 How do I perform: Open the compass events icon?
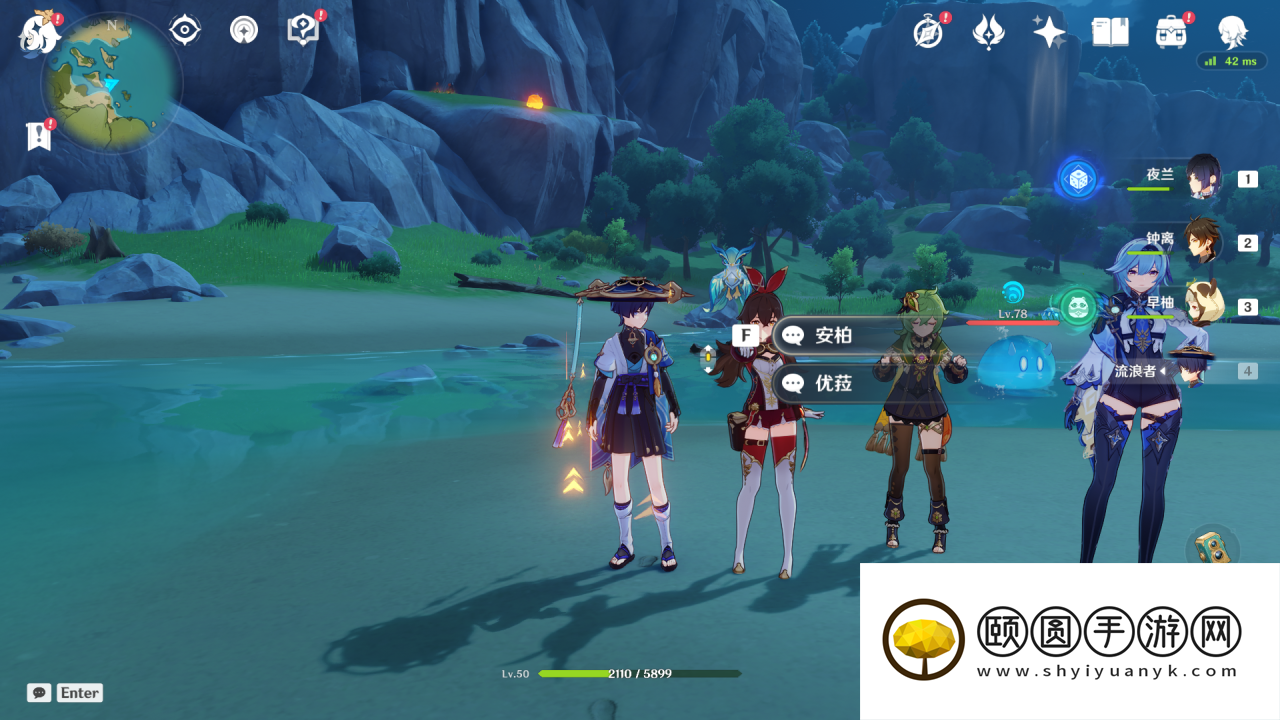tap(928, 32)
